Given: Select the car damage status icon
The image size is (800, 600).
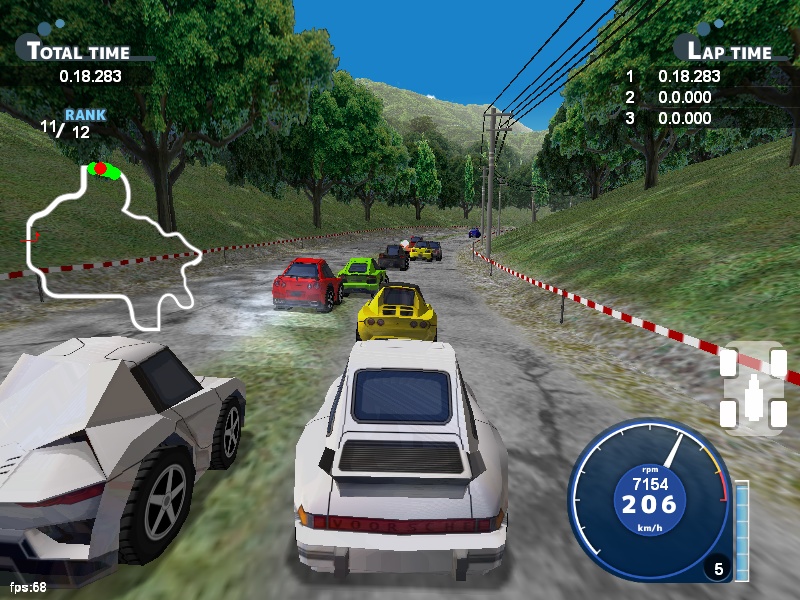Looking at the screenshot, I should 753,390.
